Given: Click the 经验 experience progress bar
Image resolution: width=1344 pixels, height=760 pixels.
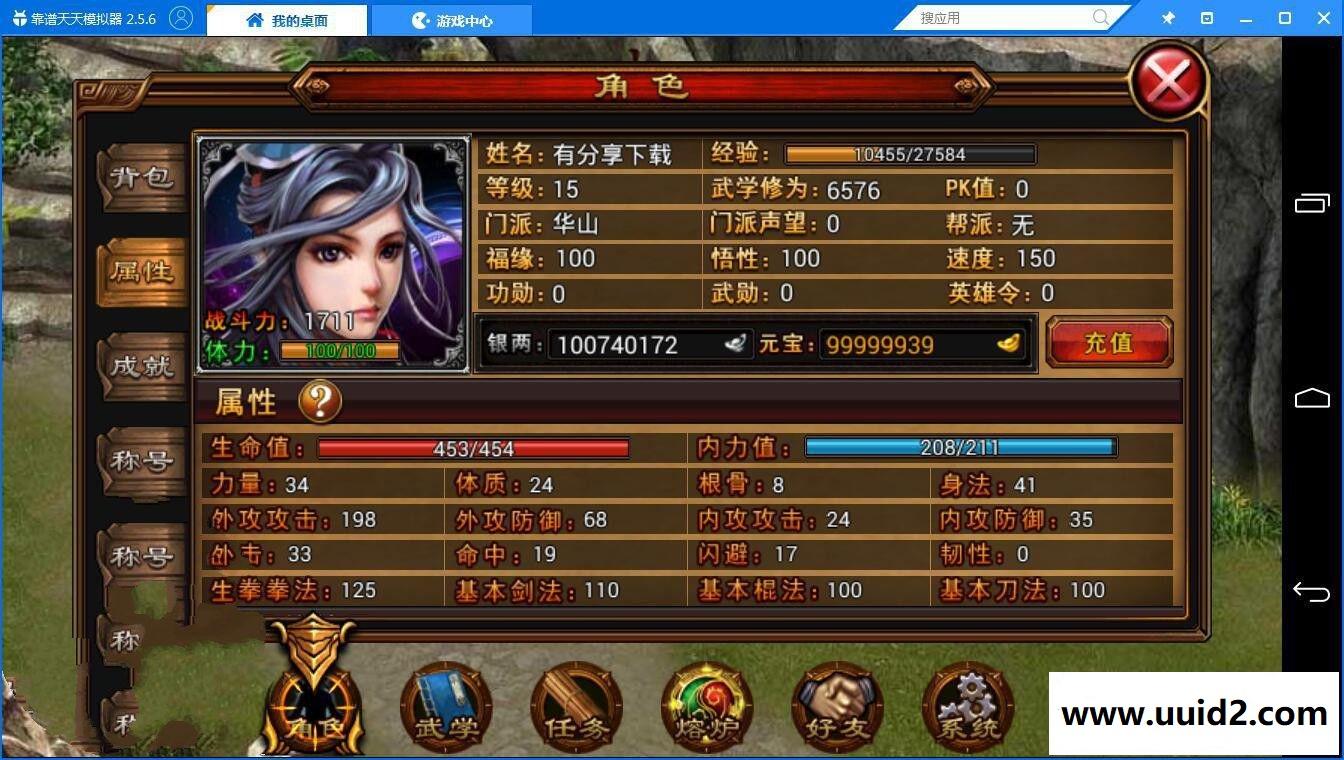Looking at the screenshot, I should click(x=908, y=154).
